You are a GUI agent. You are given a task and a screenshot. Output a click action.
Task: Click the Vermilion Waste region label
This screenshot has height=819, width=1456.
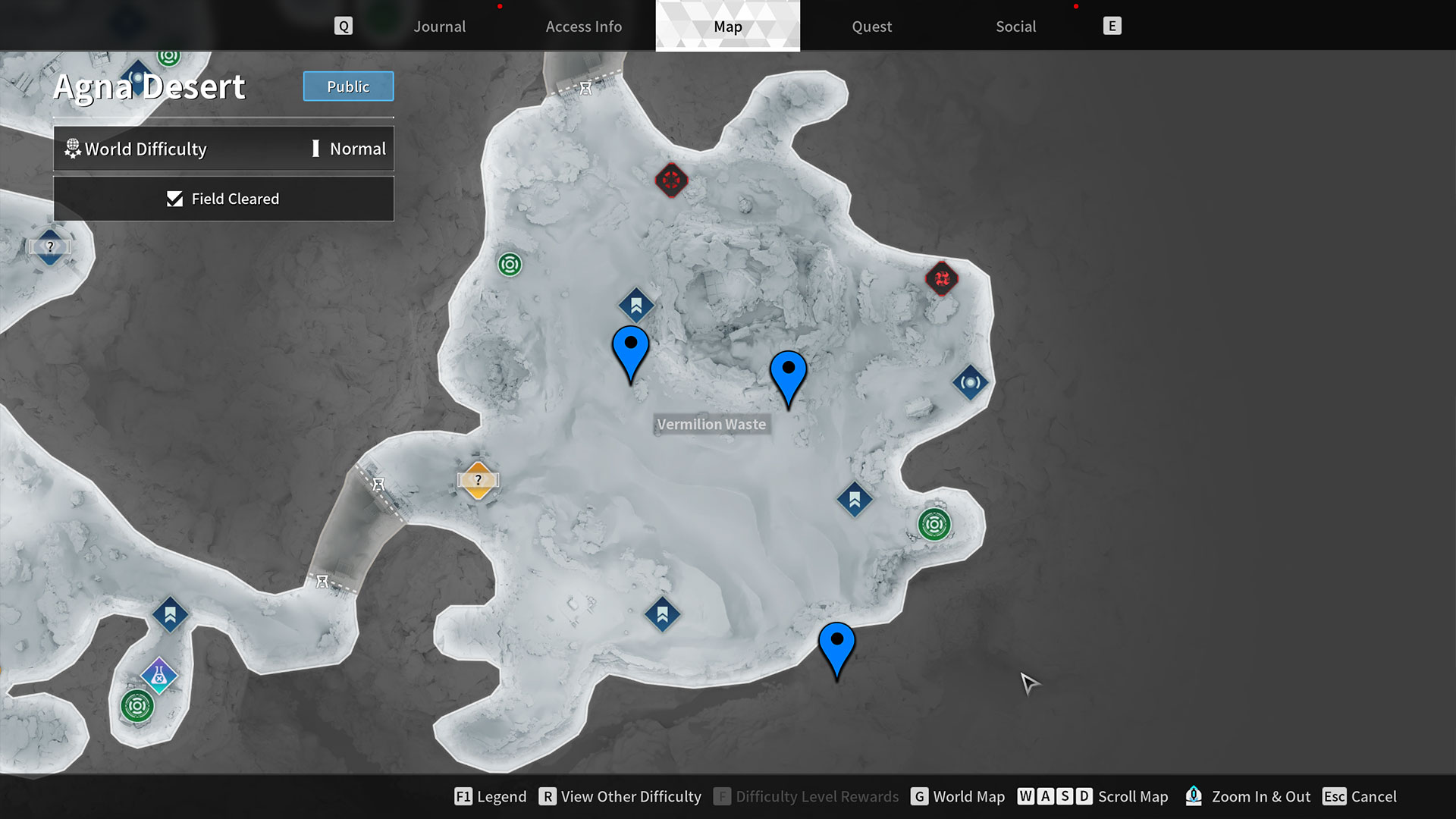(711, 424)
